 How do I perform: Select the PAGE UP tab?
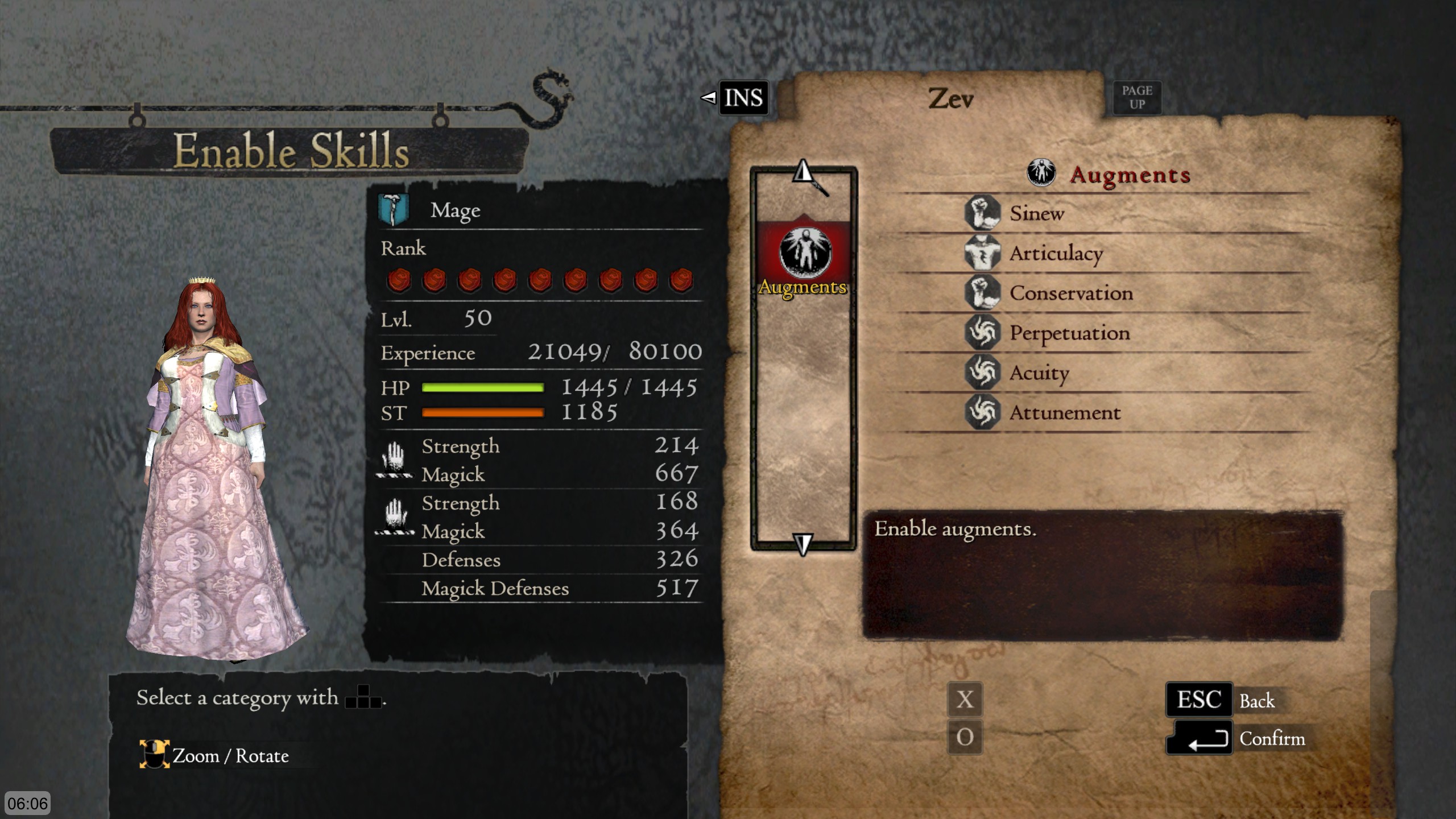click(1136, 96)
